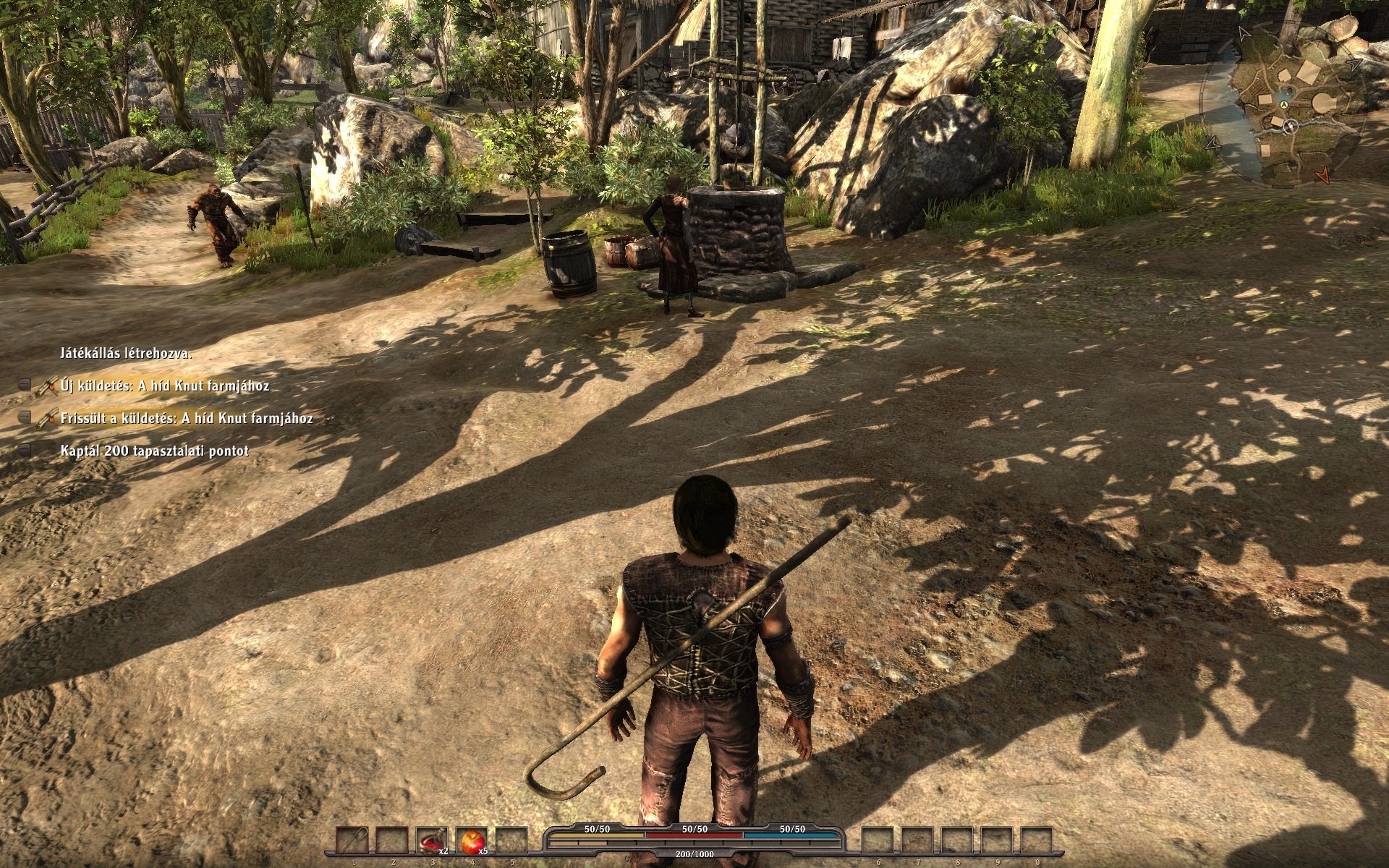Use the red potion in the hotbar

(x=432, y=842)
